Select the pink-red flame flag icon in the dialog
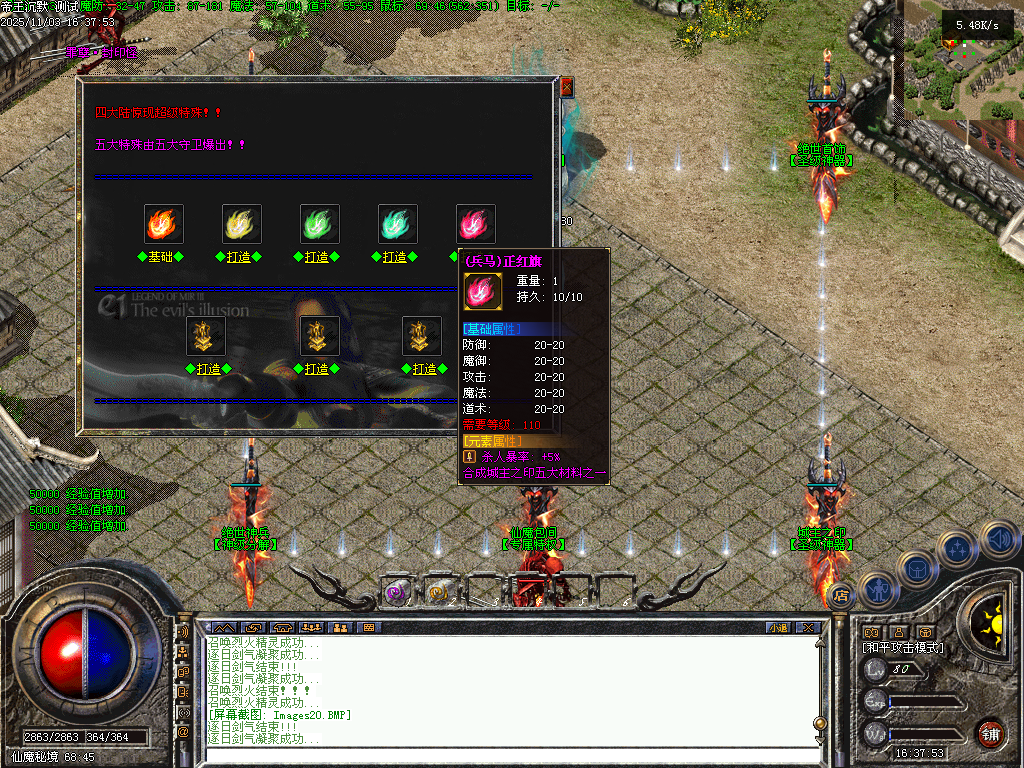1024x768 pixels. tap(475, 224)
